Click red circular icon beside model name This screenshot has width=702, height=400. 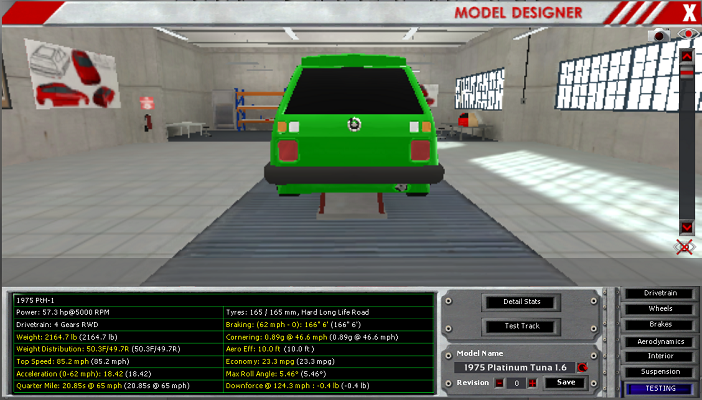click(x=581, y=367)
